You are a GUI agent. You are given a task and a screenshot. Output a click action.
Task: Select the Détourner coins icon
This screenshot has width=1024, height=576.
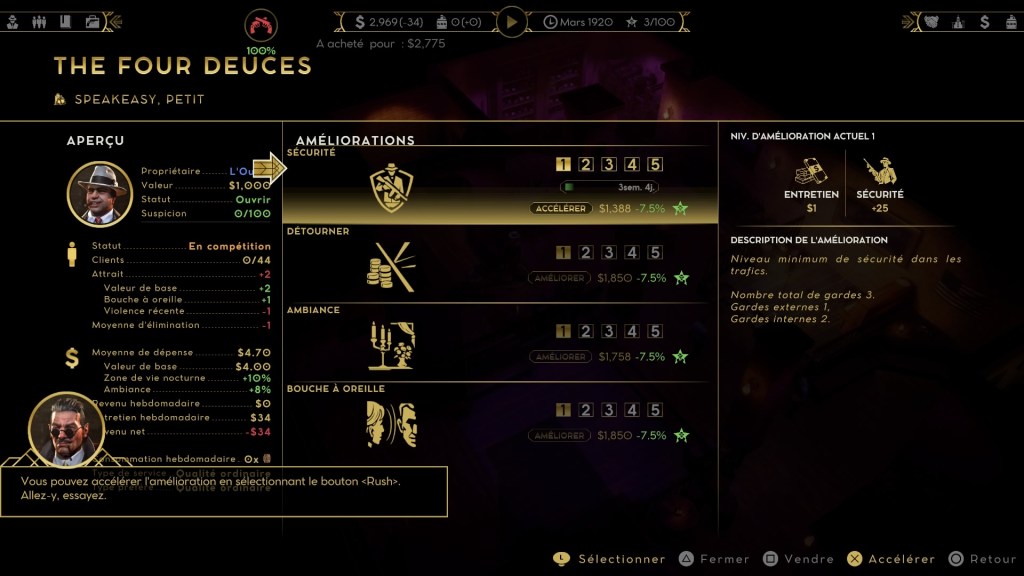point(391,266)
